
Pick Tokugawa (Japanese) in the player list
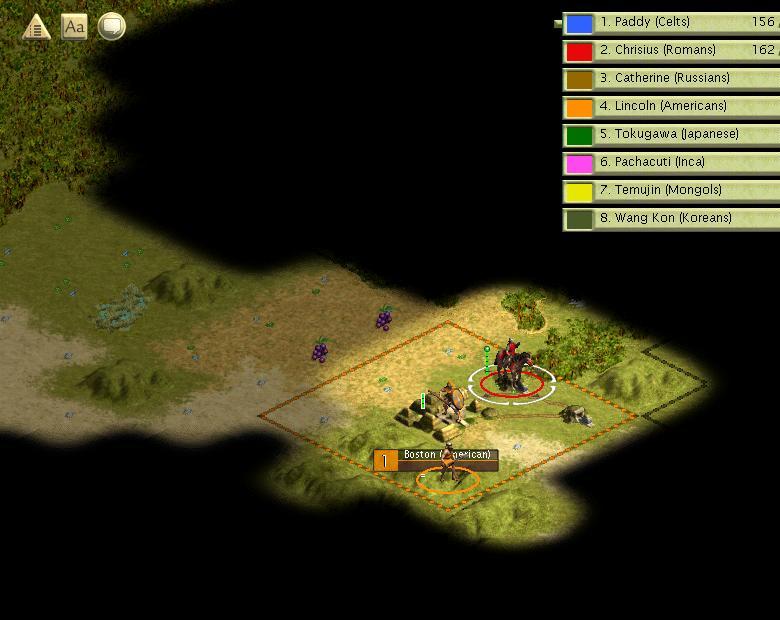[670, 134]
